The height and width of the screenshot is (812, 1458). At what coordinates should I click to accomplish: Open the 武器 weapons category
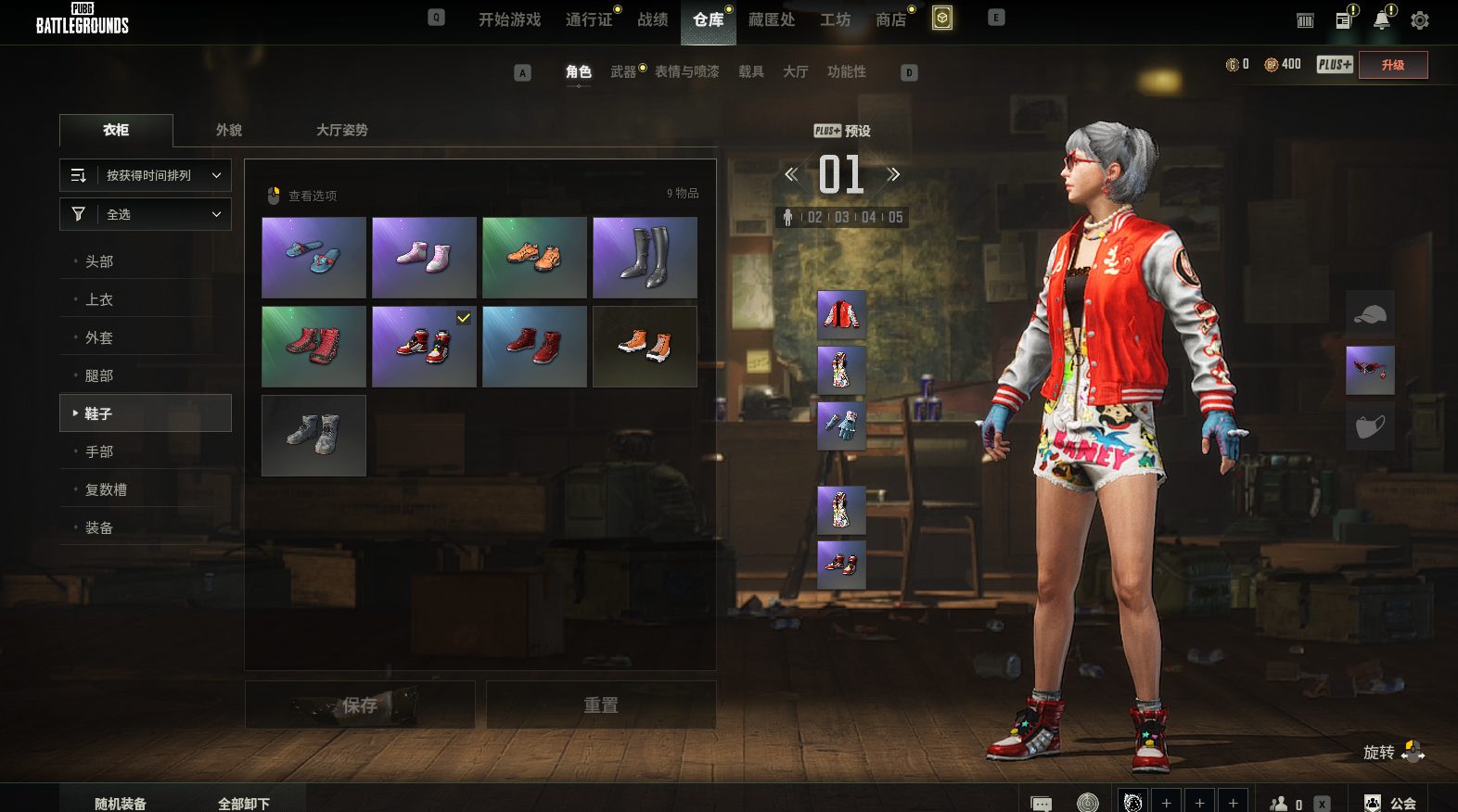(623, 71)
